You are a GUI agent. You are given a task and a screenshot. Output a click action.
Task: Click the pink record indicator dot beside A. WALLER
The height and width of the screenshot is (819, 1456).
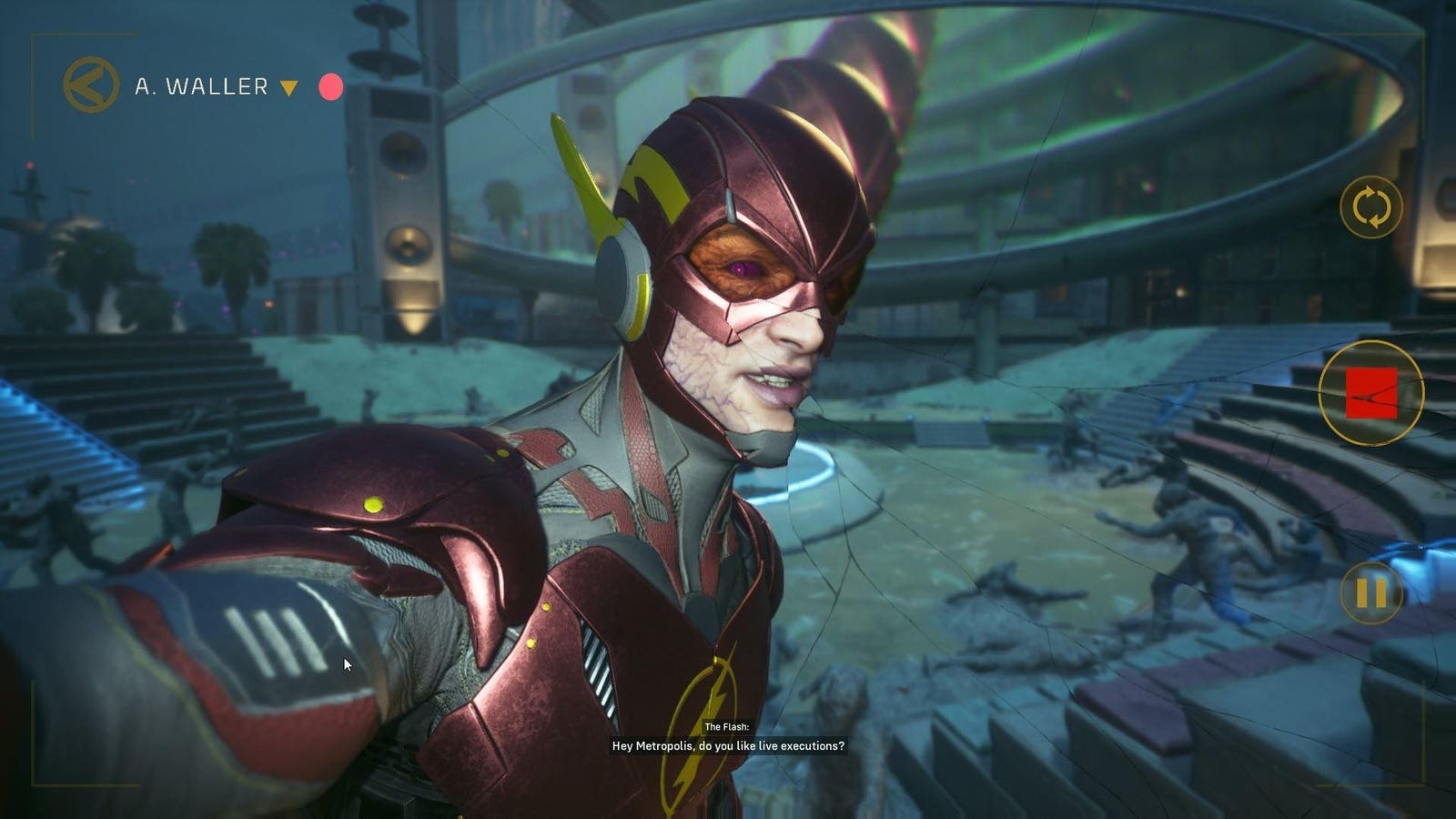click(x=332, y=87)
